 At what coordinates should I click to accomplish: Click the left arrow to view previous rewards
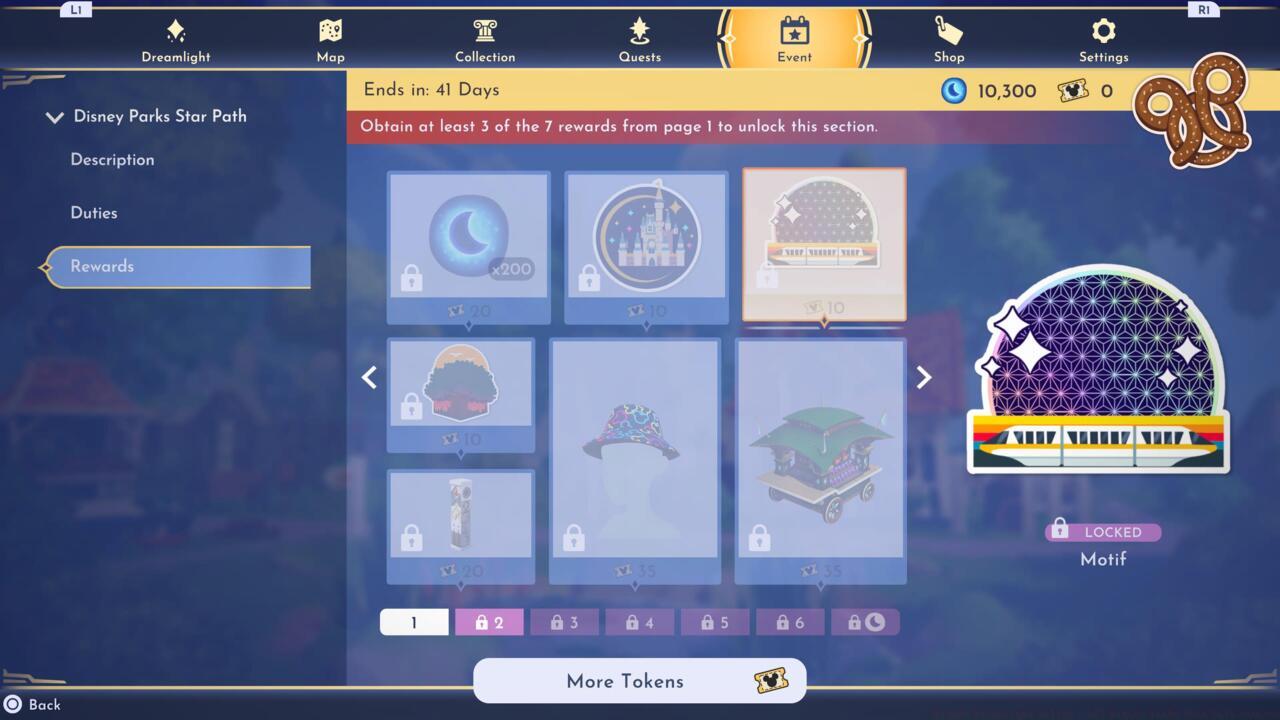pos(369,377)
